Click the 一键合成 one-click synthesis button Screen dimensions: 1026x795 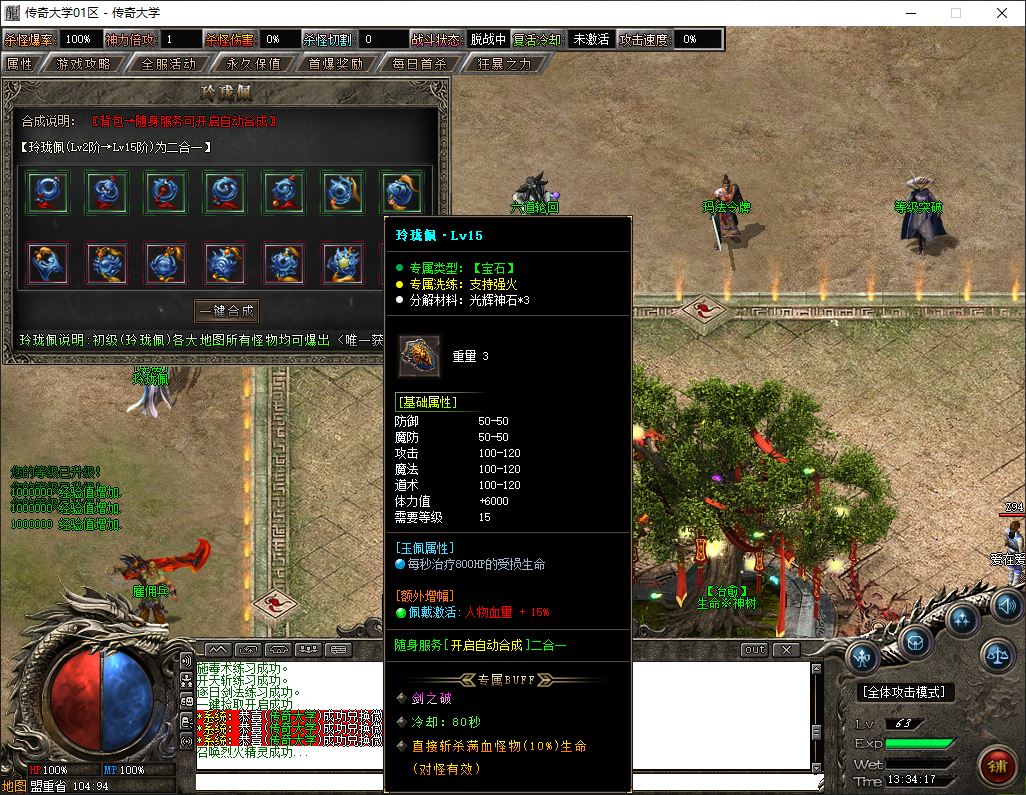[226, 310]
